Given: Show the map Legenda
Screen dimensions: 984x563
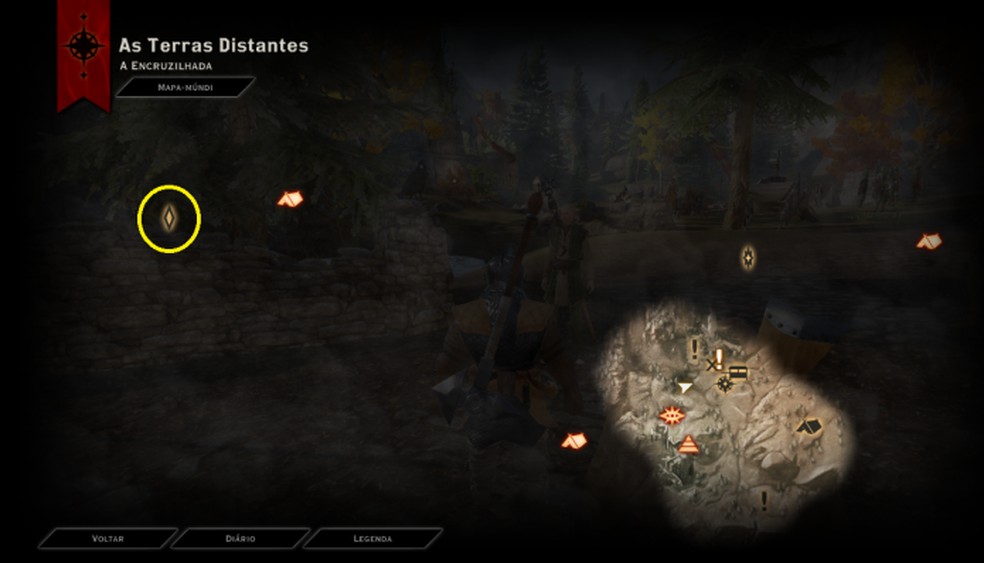Looking at the screenshot, I should [x=372, y=538].
